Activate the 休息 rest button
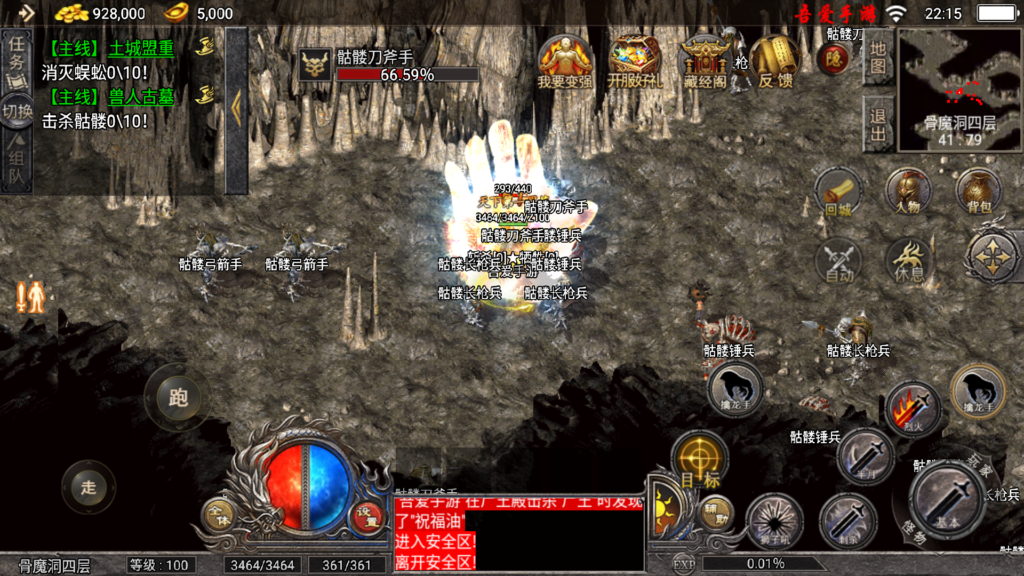This screenshot has width=1024, height=576. (x=908, y=262)
